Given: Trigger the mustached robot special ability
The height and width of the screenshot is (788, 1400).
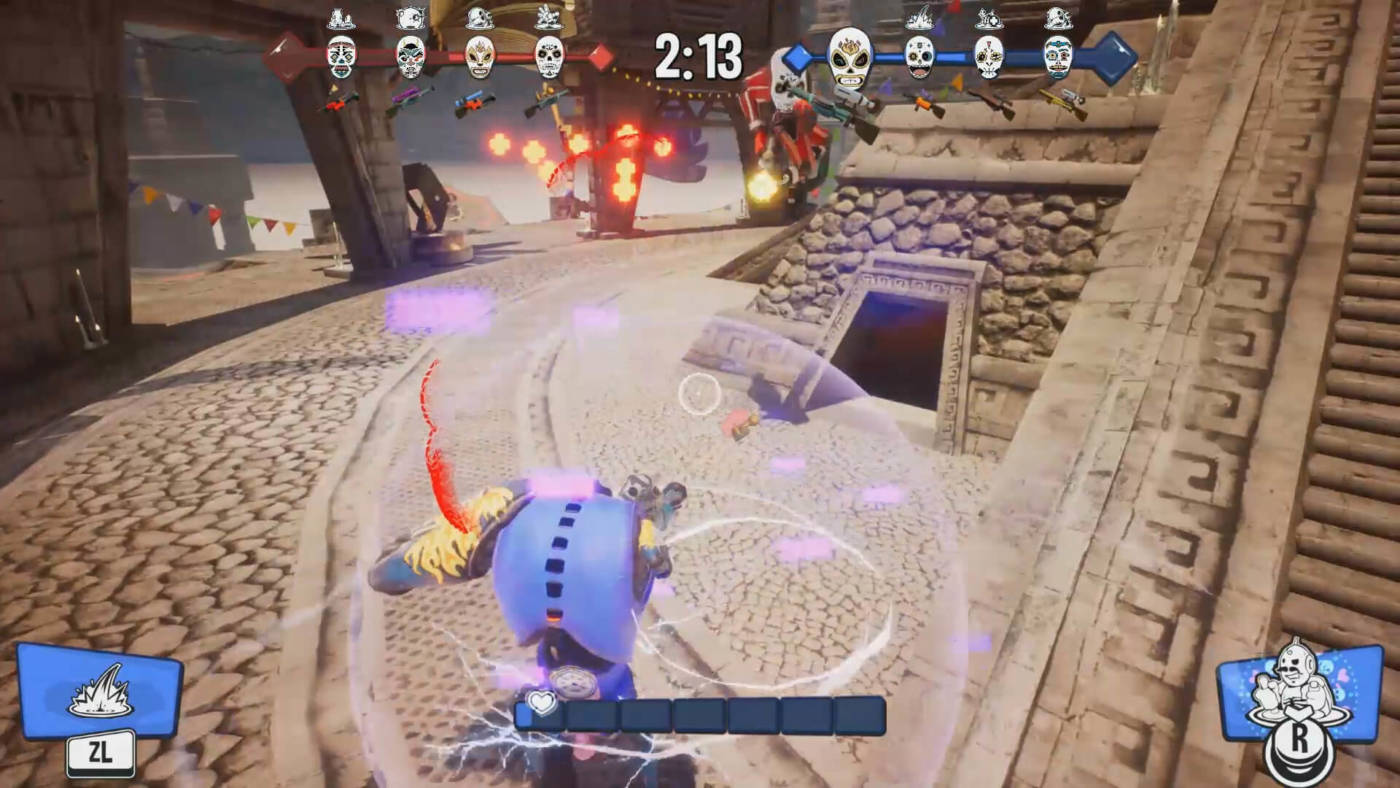Looking at the screenshot, I should (1299, 691).
